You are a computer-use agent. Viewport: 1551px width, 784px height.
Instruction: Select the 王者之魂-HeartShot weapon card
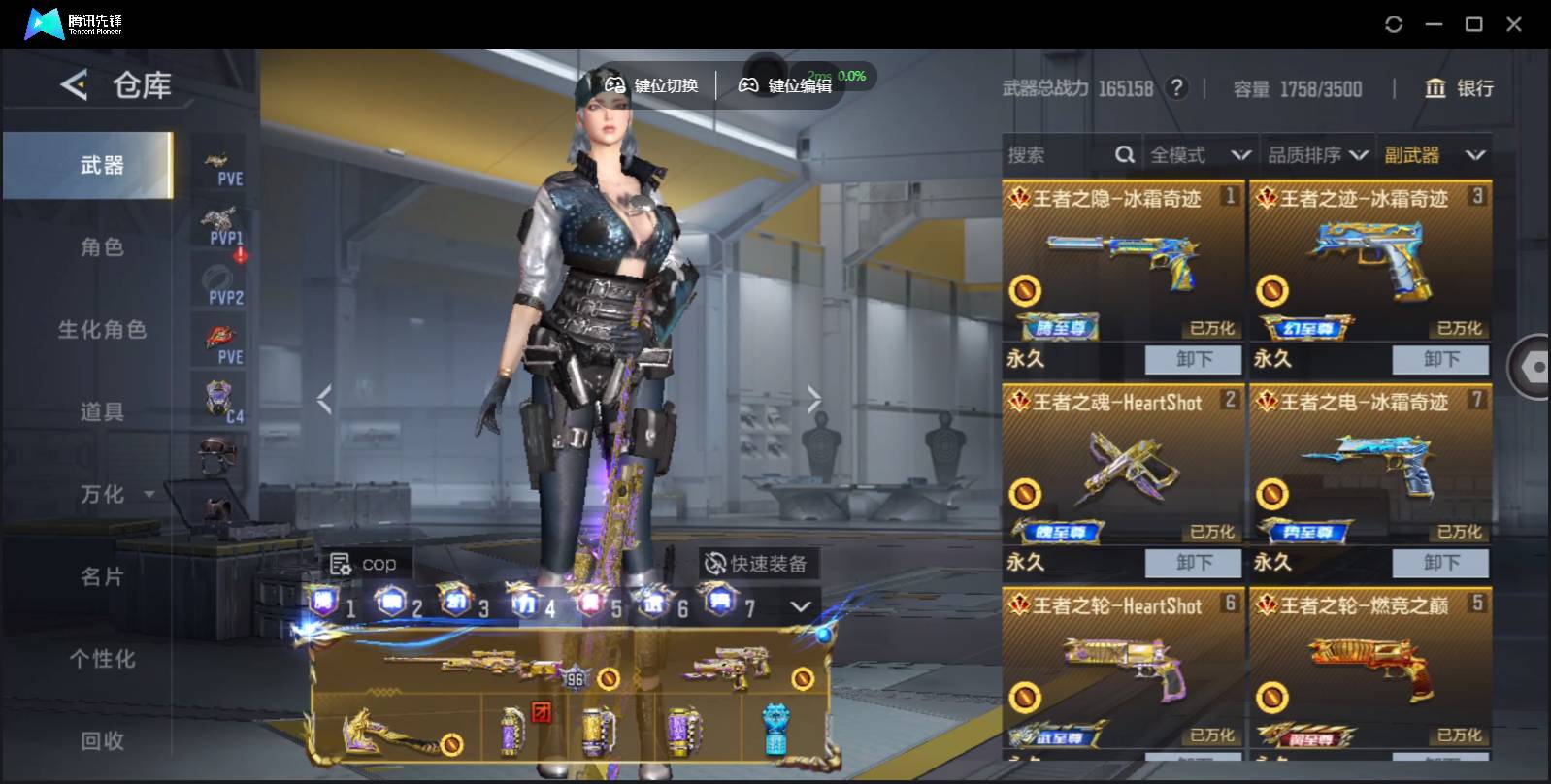point(1123,464)
